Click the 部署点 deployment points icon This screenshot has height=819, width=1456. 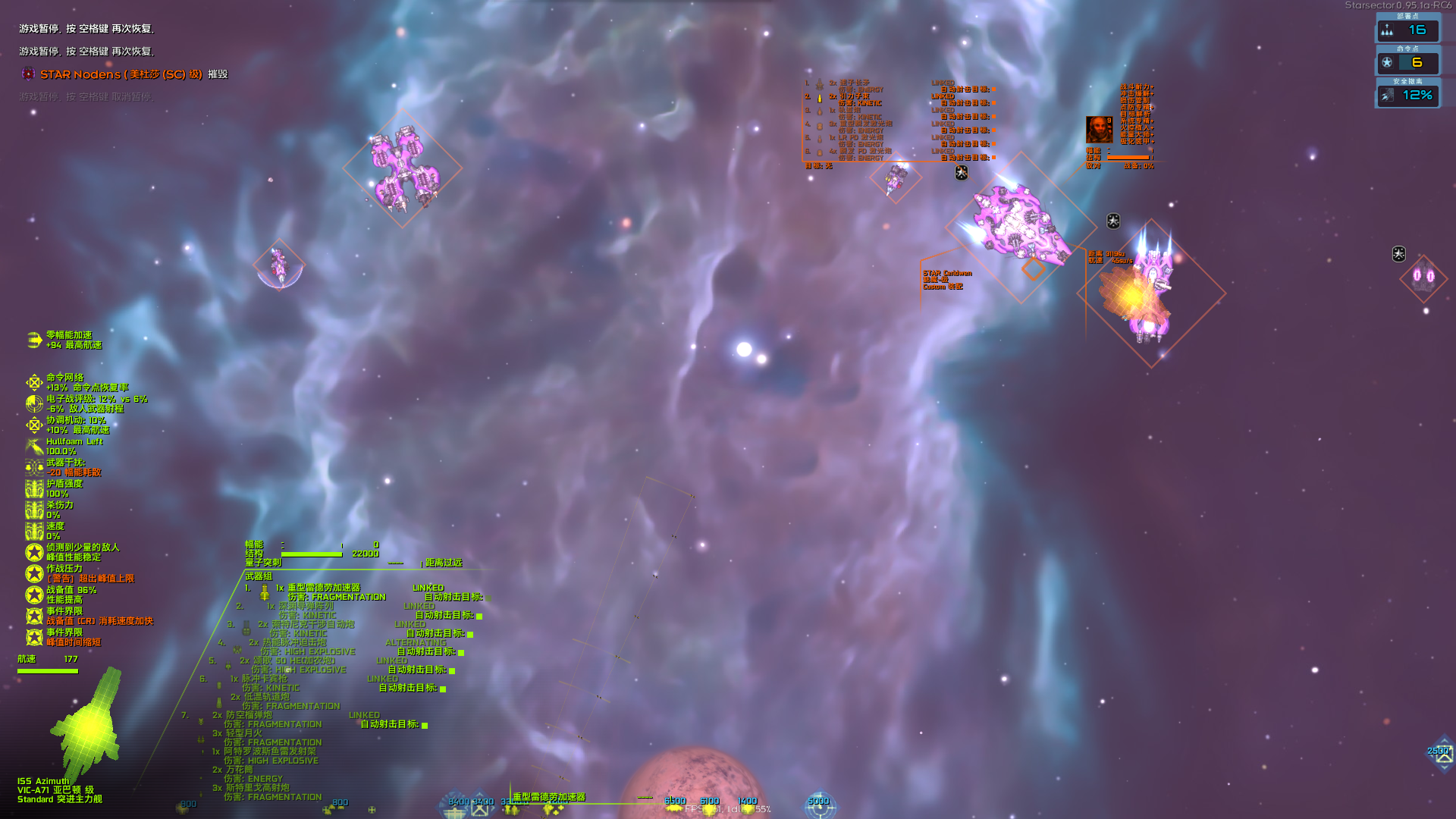point(1387,30)
